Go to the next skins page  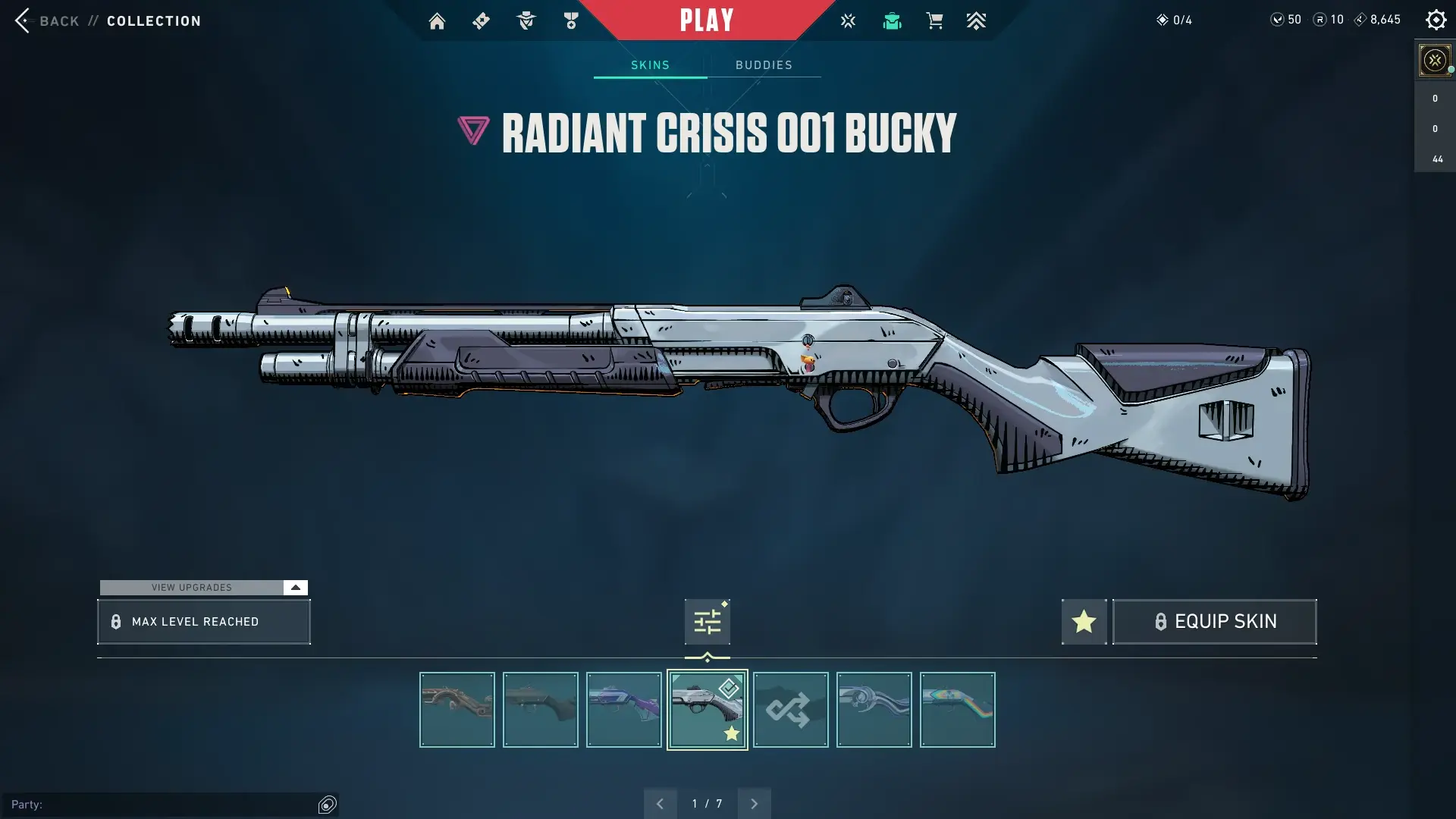point(754,804)
